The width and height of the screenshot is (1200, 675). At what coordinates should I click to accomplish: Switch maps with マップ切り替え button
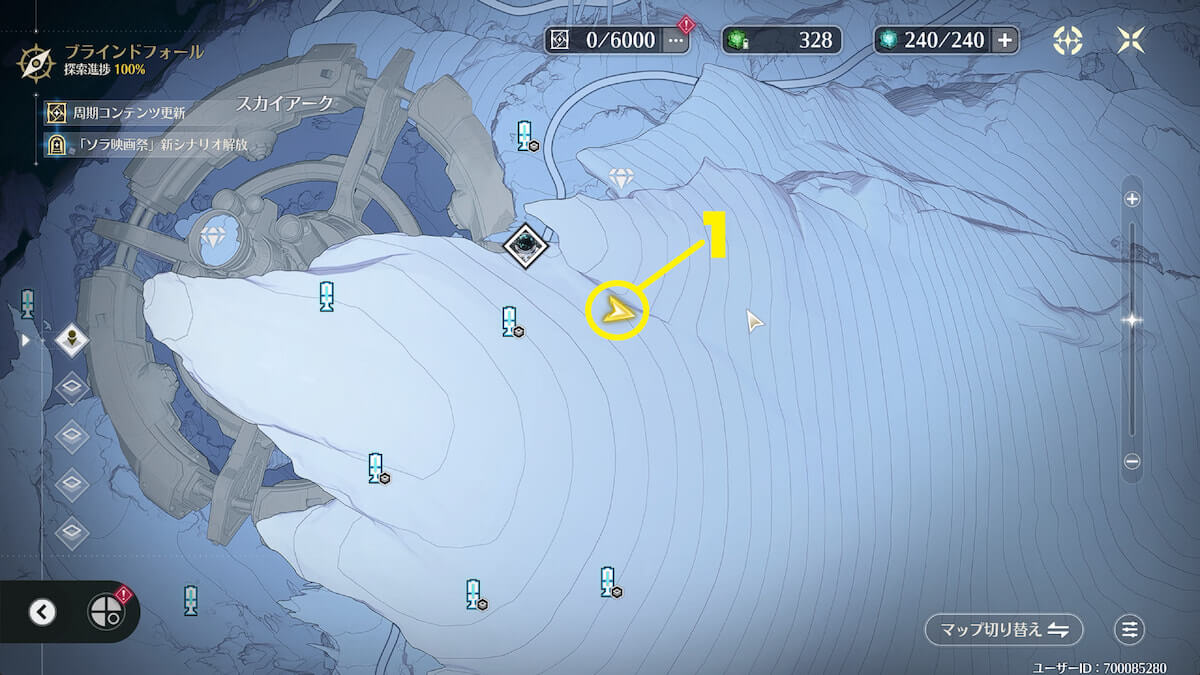1004,630
